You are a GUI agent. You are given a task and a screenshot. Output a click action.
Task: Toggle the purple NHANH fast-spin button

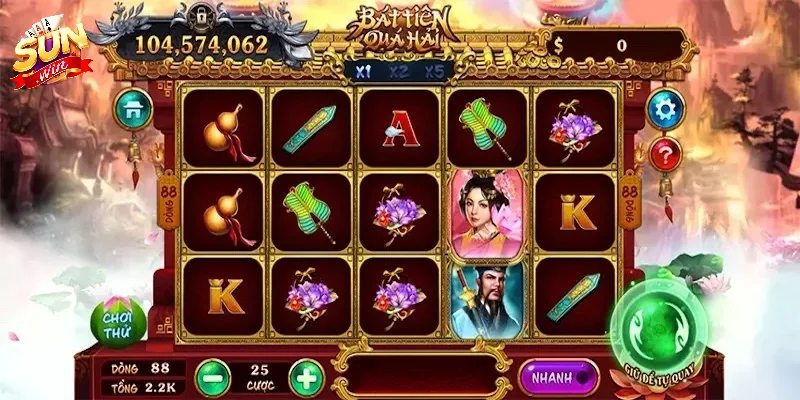[x=558, y=377]
